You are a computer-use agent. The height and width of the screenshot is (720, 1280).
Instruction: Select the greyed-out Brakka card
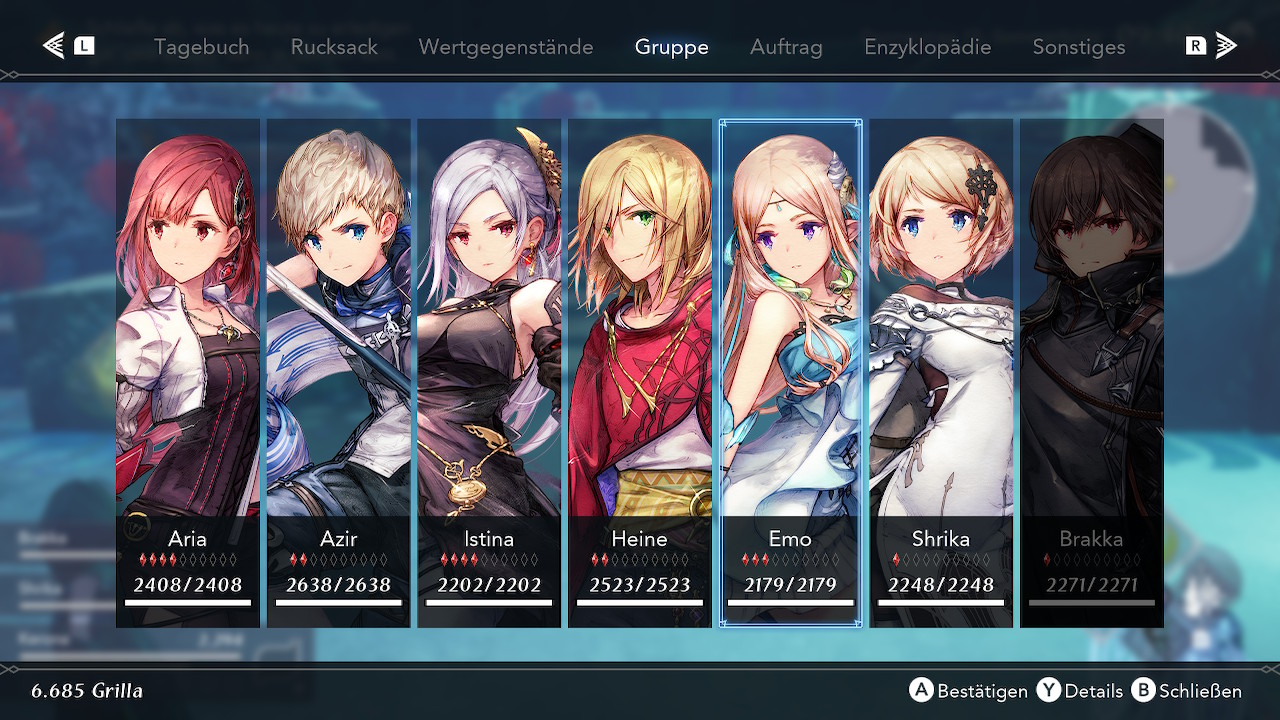(1092, 372)
